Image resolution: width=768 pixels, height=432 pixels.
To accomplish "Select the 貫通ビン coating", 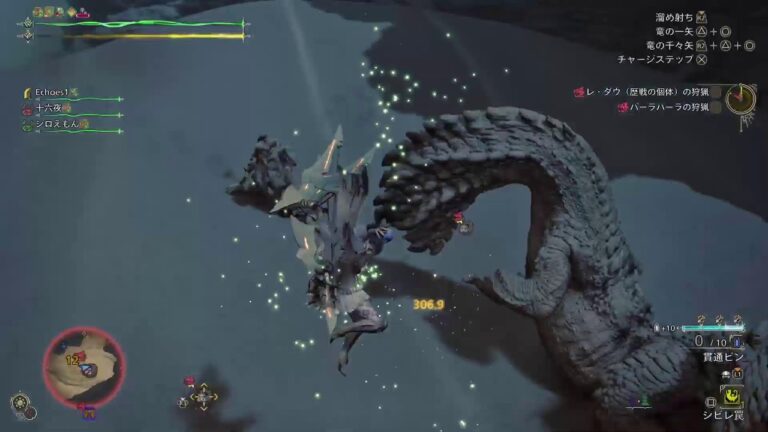I will (721, 355).
